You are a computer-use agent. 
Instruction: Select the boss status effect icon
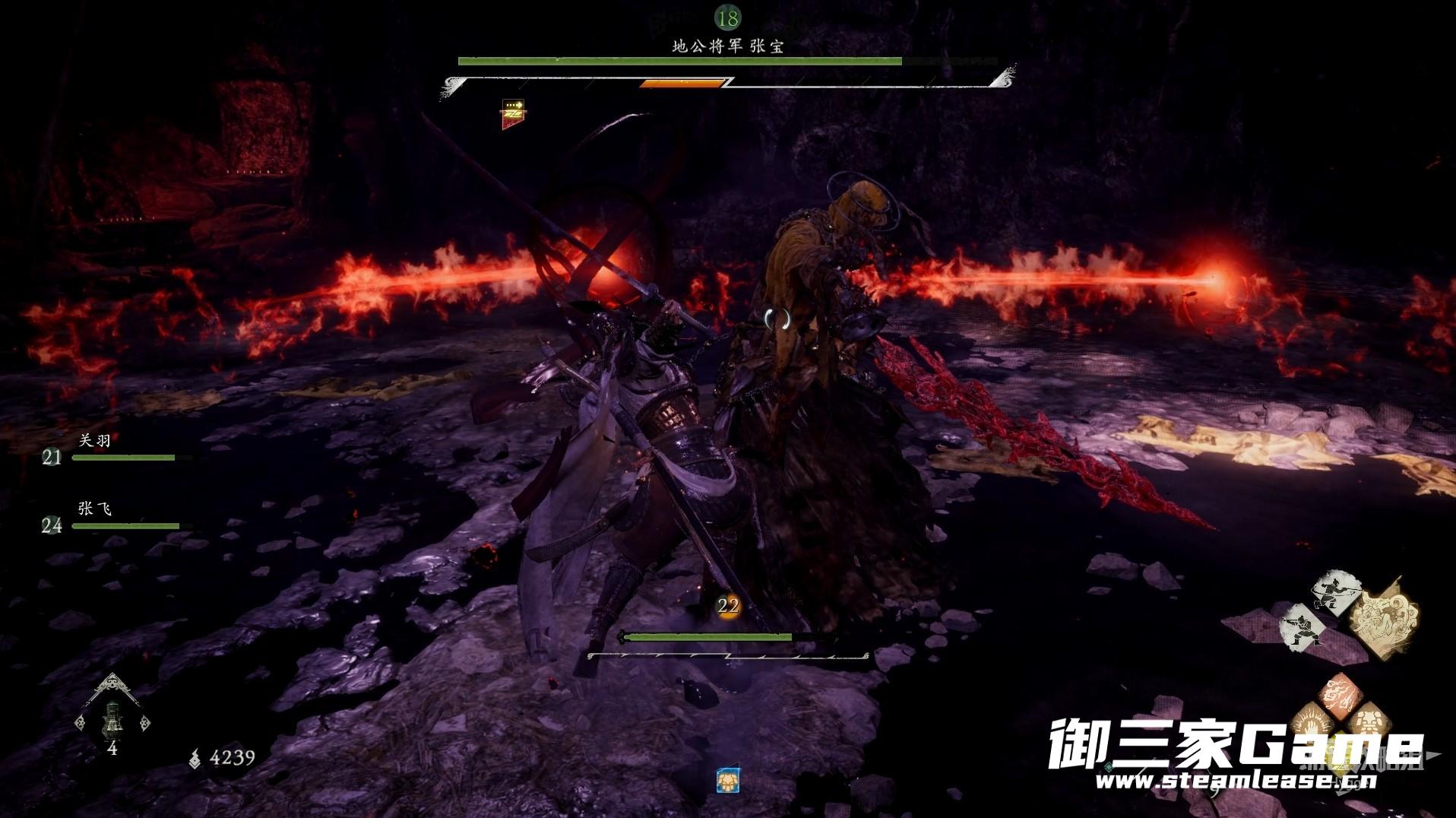point(513,113)
